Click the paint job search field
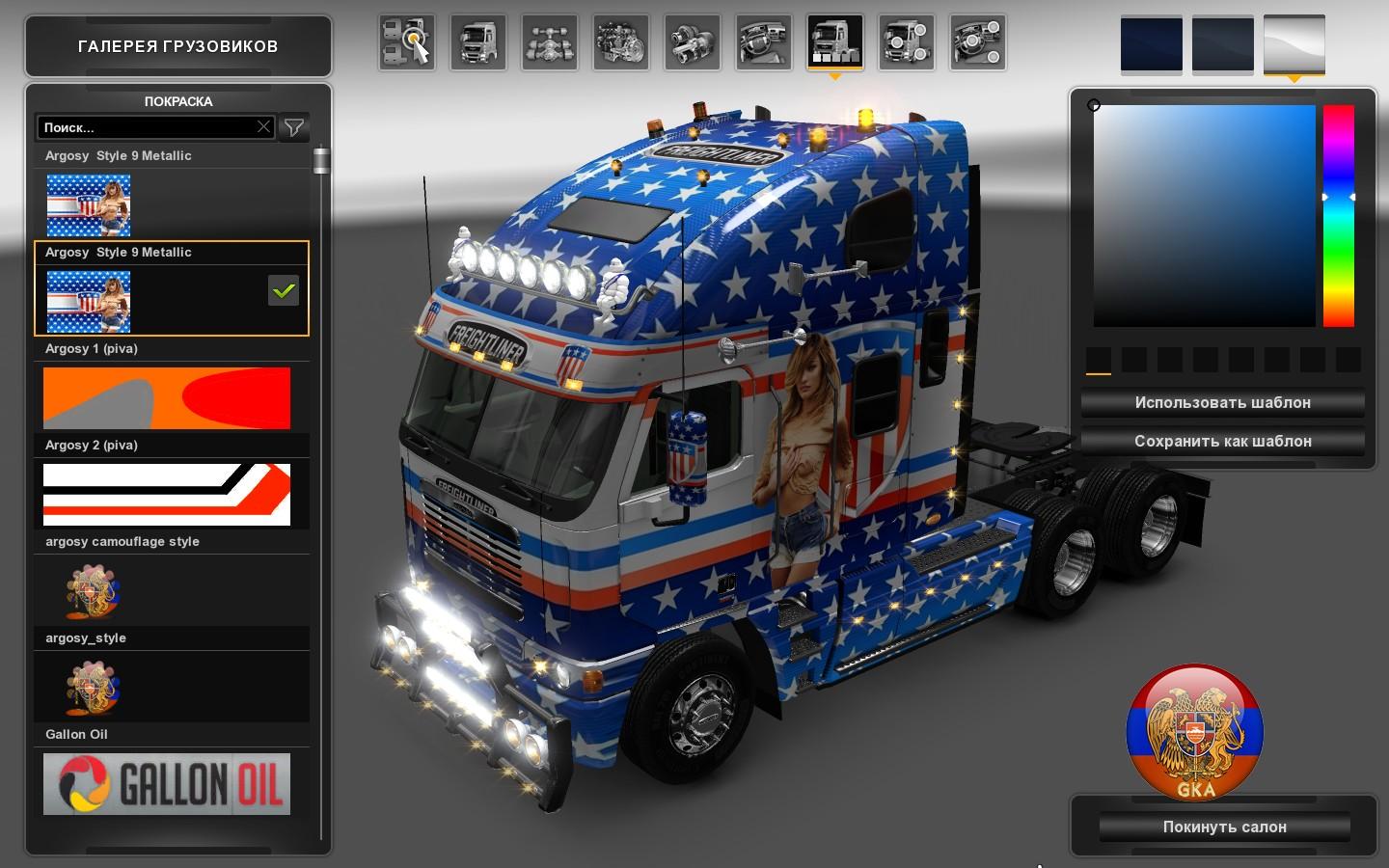The image size is (1389, 868). click(x=145, y=127)
